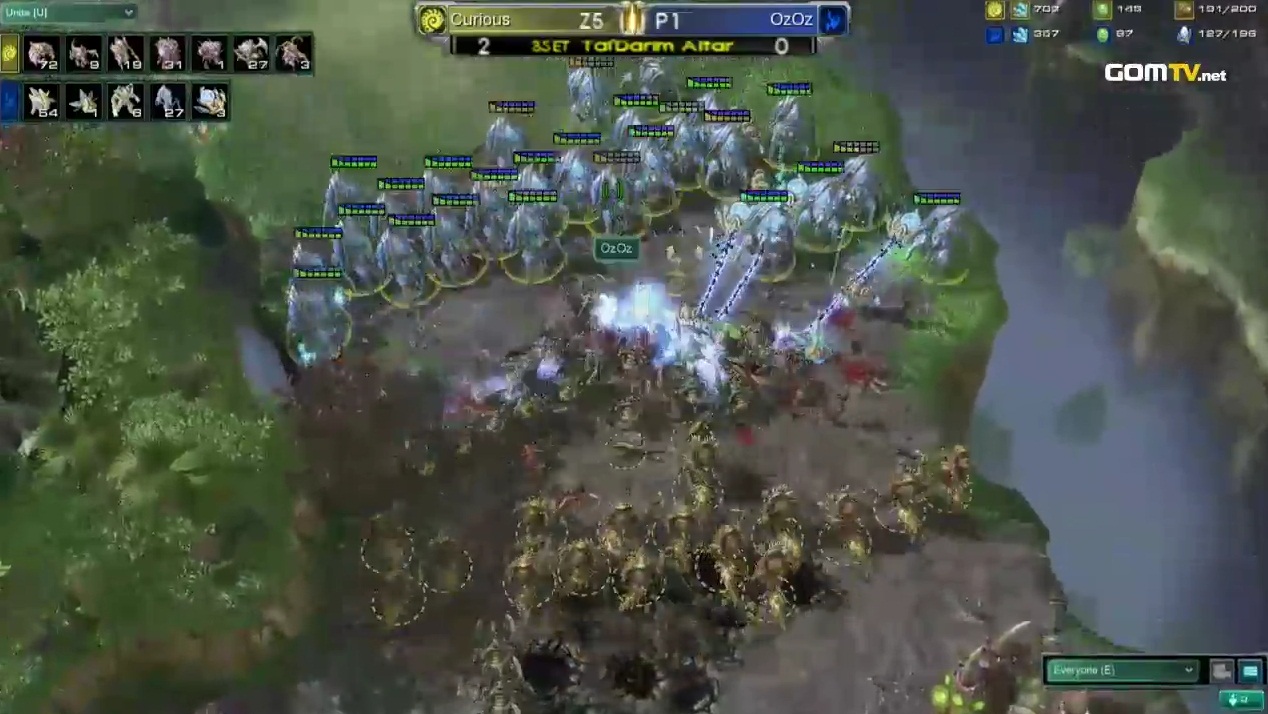1268x714 pixels.
Task: Select the Protoss unit icon showing 3
Action: (x=210, y=101)
